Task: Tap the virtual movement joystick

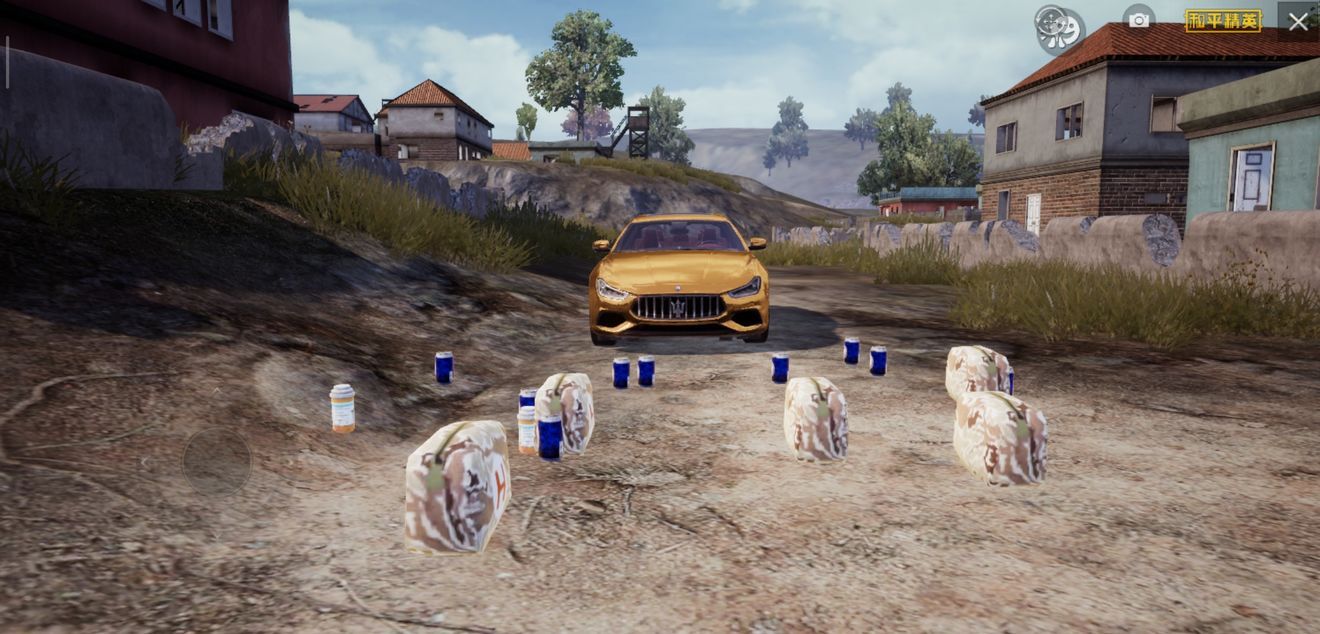Action: [x=217, y=461]
